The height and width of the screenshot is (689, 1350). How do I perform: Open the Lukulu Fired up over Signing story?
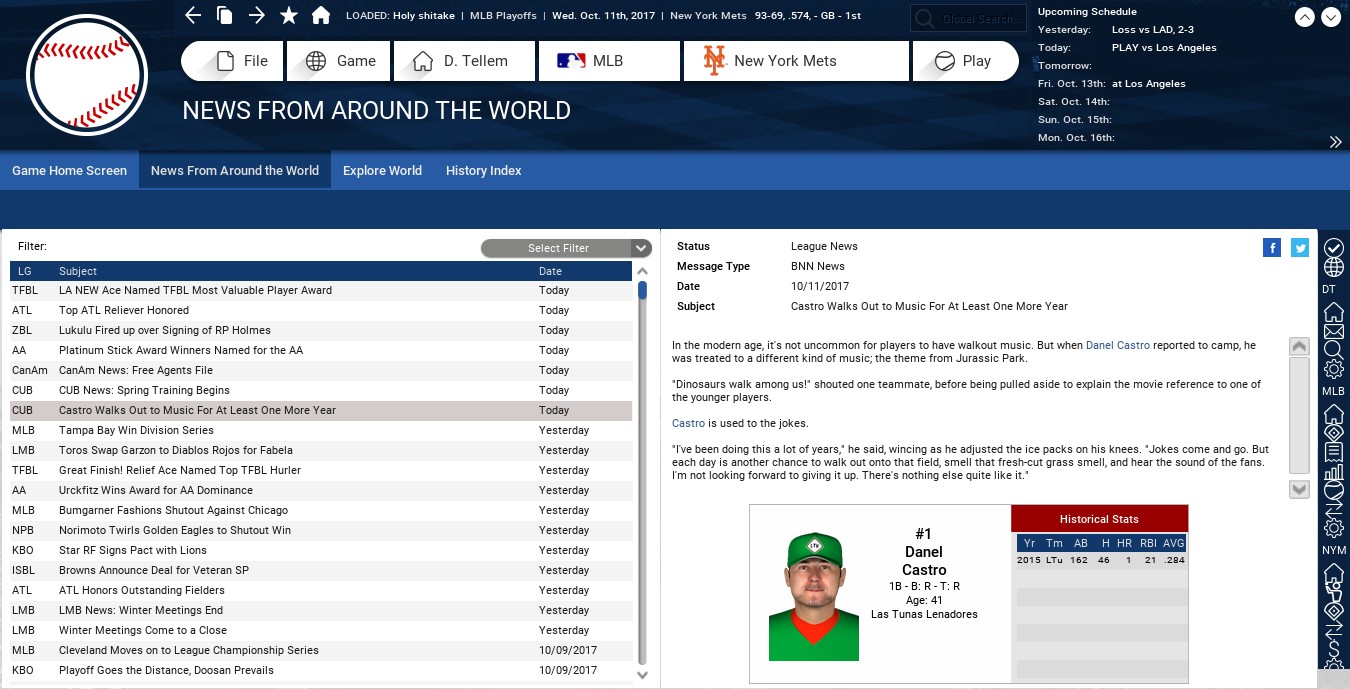point(164,330)
